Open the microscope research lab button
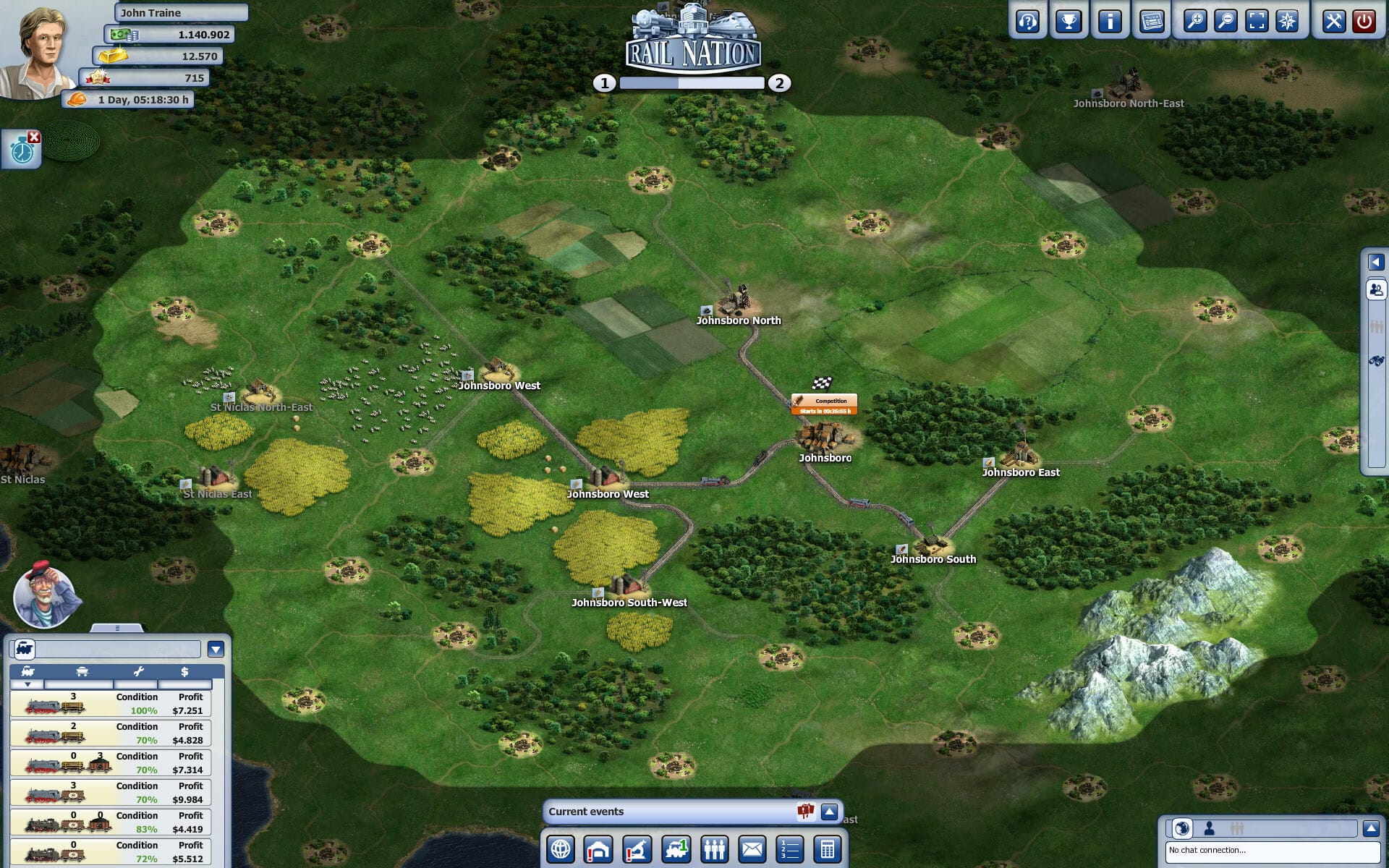1389x868 pixels. [637, 849]
